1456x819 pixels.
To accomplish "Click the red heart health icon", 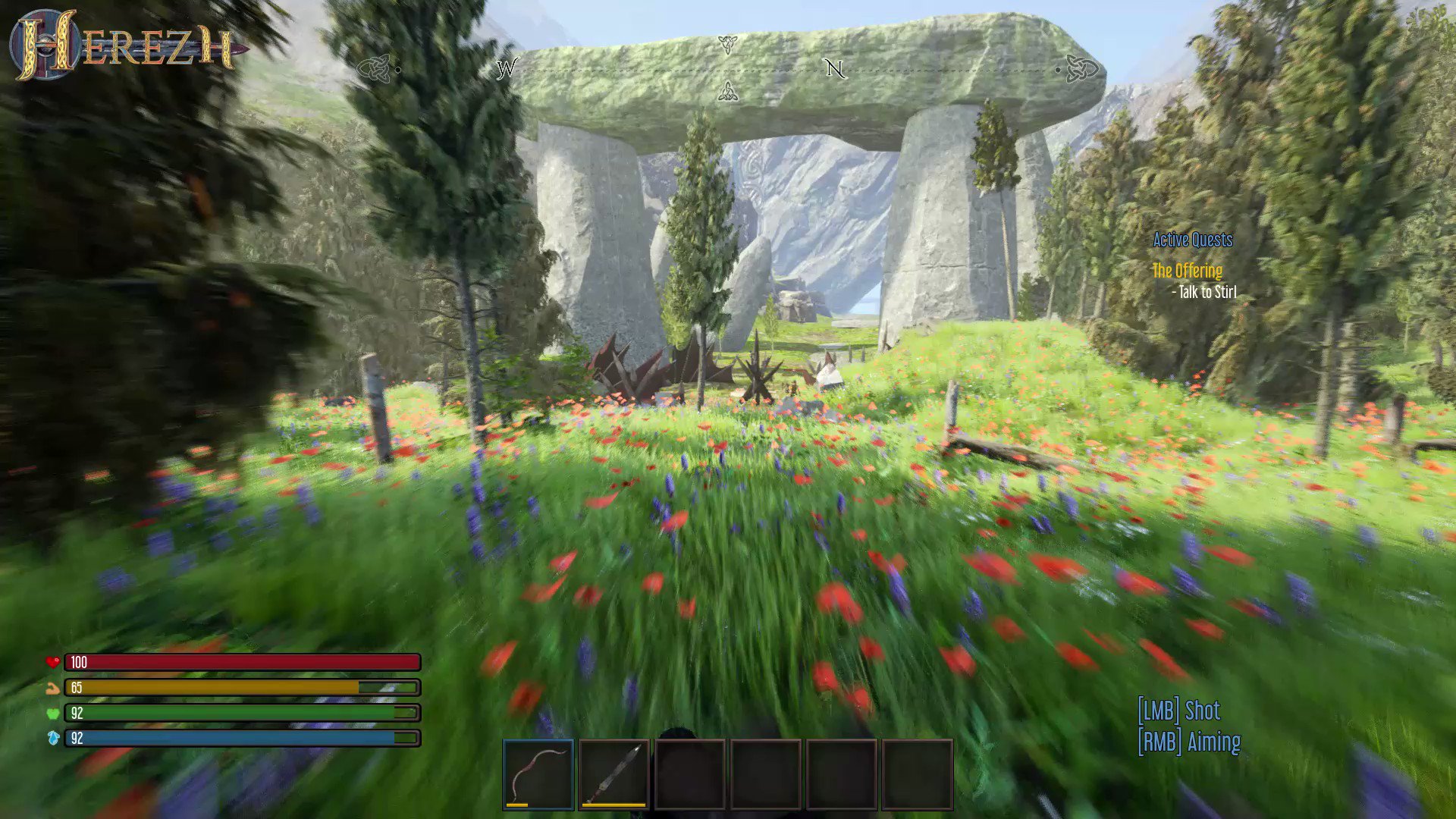I will tap(52, 662).
